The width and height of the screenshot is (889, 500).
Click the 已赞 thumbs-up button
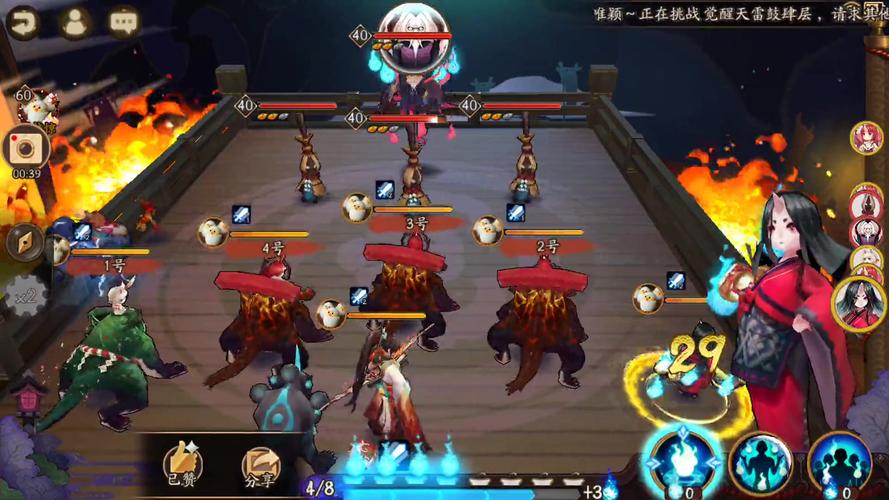183,465
